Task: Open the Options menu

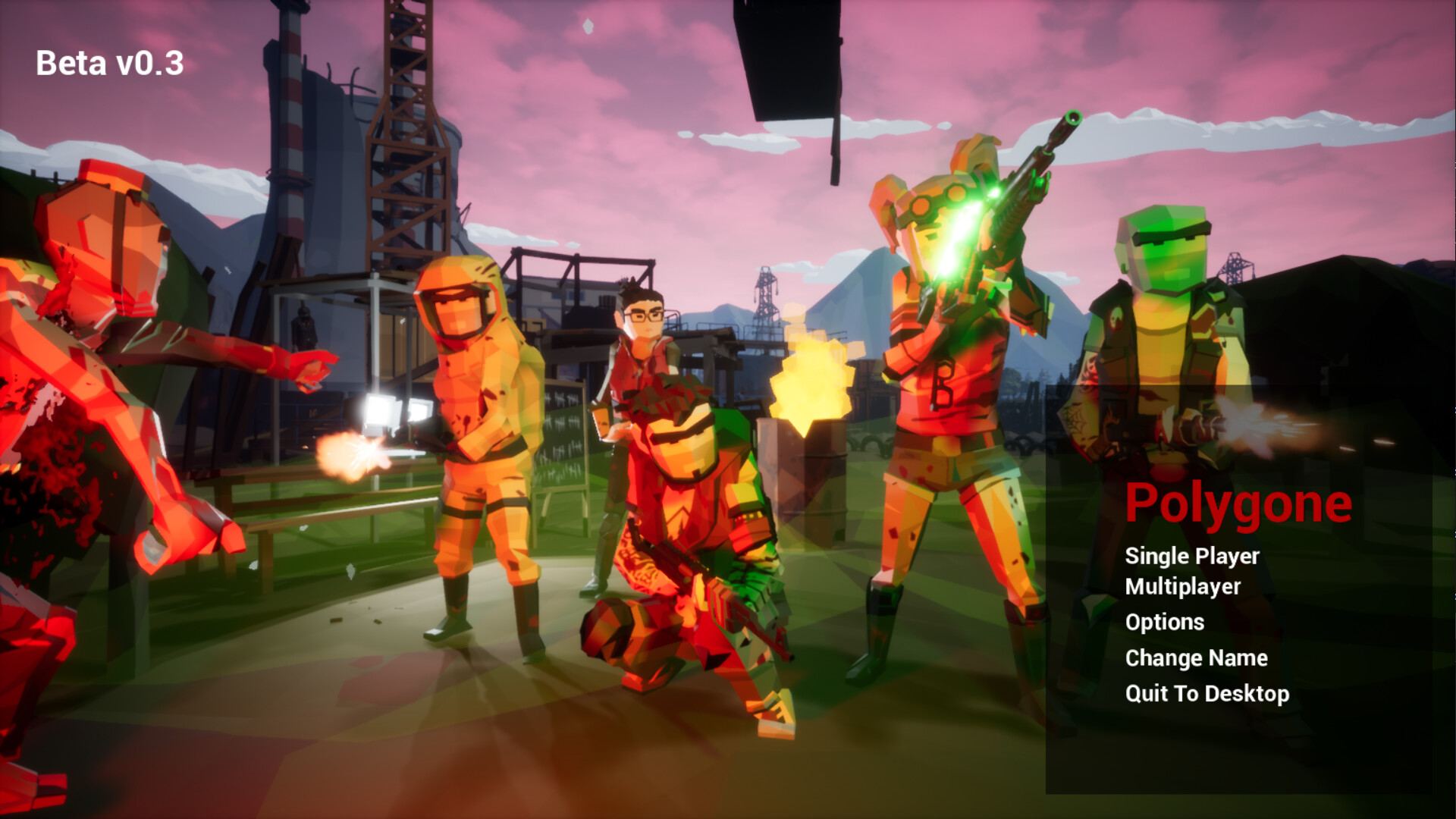Action: point(1164,622)
